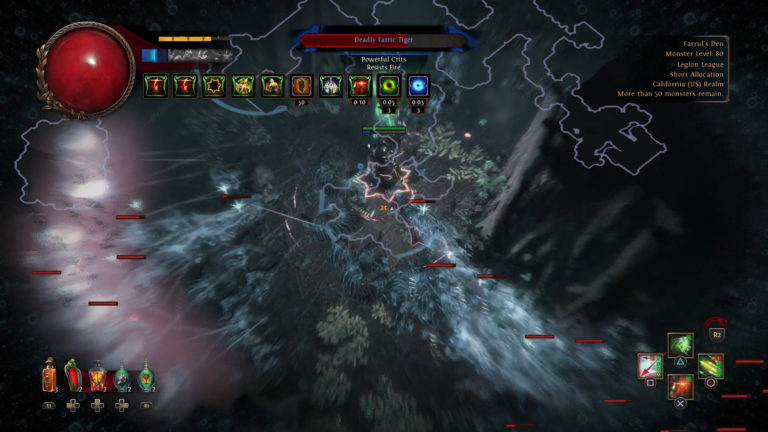Check the standing warrior buff icon
Screen dimensions: 768x432
click(272, 86)
